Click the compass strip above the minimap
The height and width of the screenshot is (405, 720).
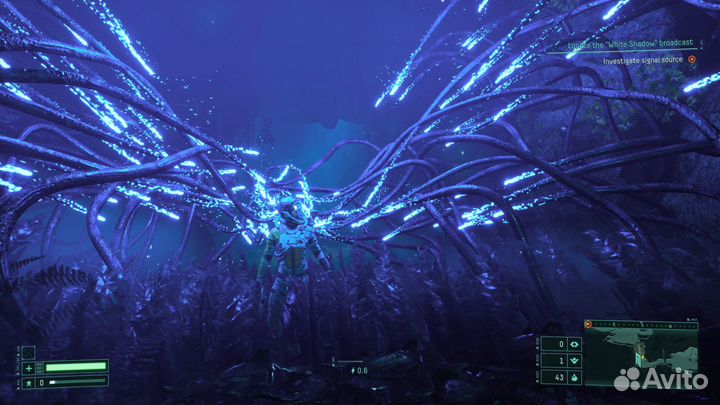pyautogui.click(x=640, y=325)
